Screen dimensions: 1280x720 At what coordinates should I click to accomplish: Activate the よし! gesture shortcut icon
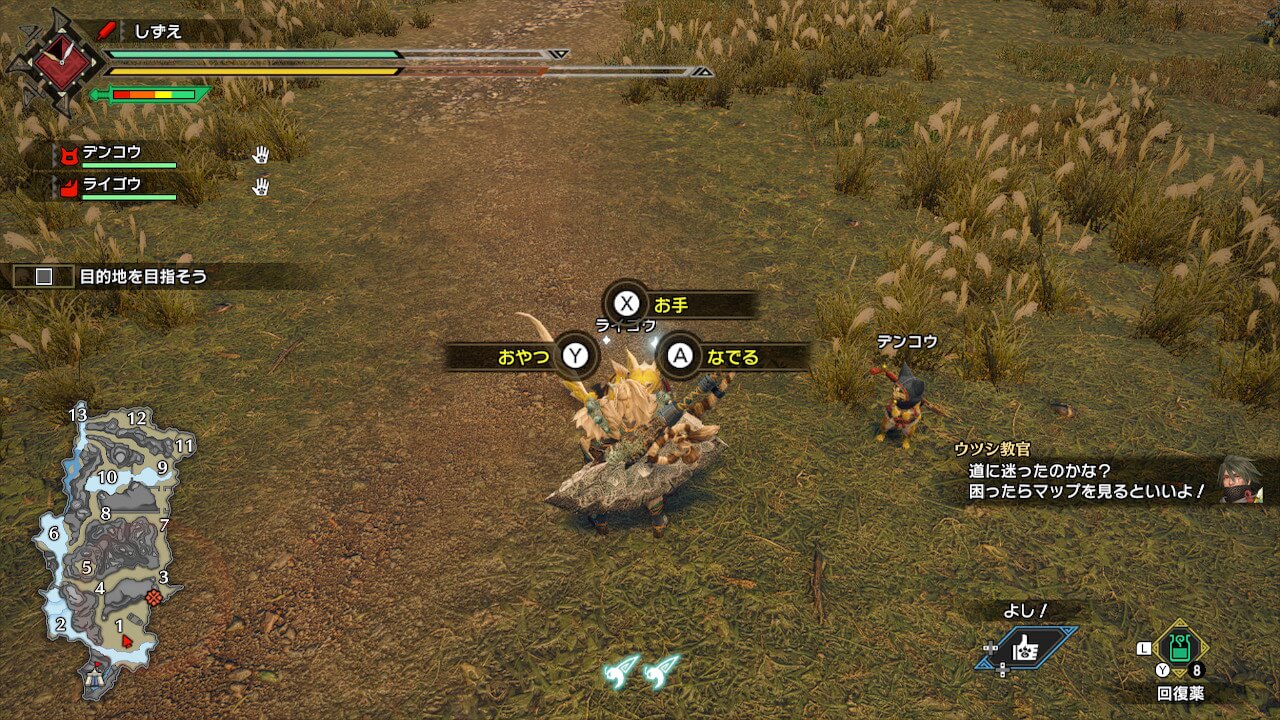point(1025,649)
